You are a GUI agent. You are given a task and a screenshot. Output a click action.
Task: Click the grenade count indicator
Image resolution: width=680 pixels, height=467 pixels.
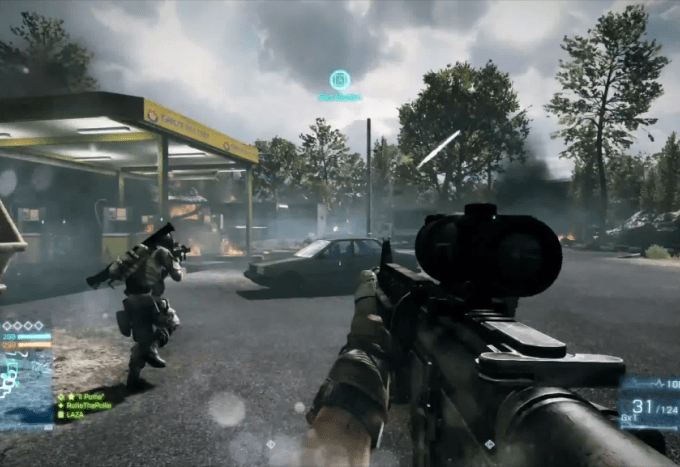[x=630, y=417]
